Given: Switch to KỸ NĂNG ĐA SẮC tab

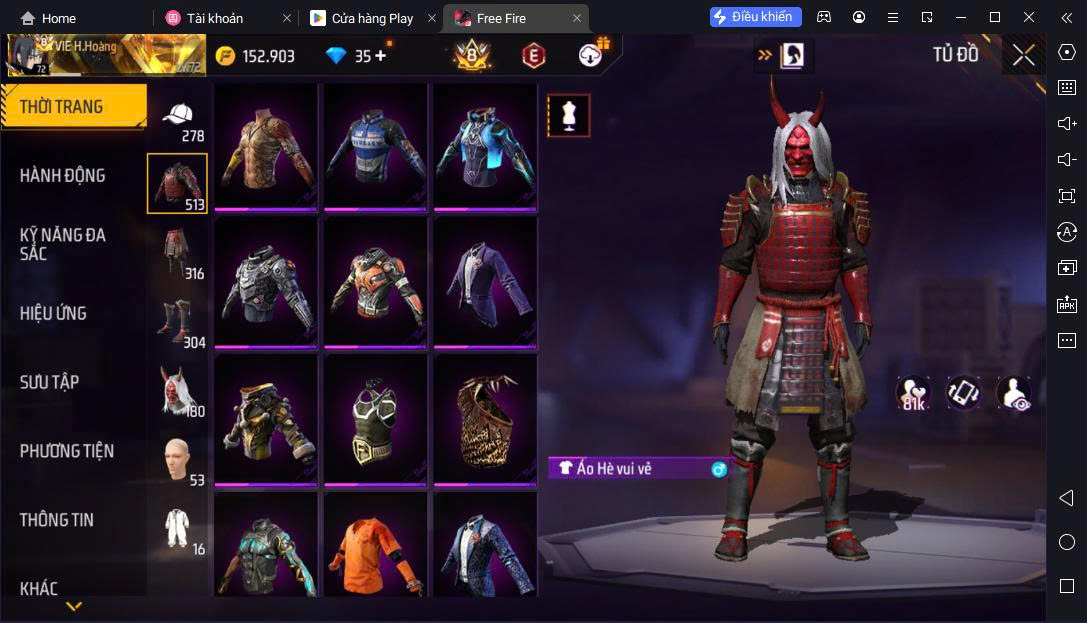Looking at the screenshot, I should click(63, 244).
